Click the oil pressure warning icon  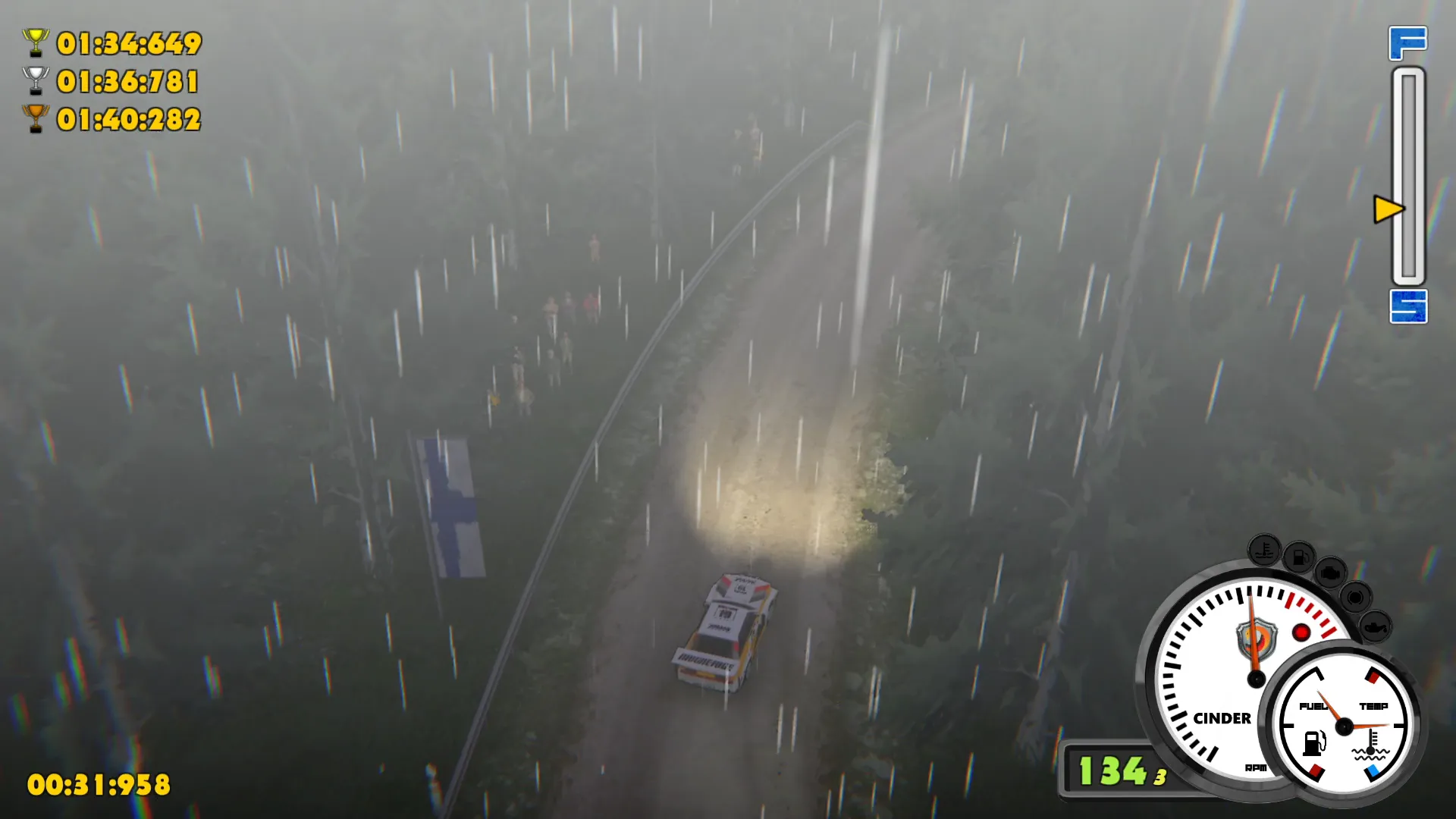[1376, 626]
